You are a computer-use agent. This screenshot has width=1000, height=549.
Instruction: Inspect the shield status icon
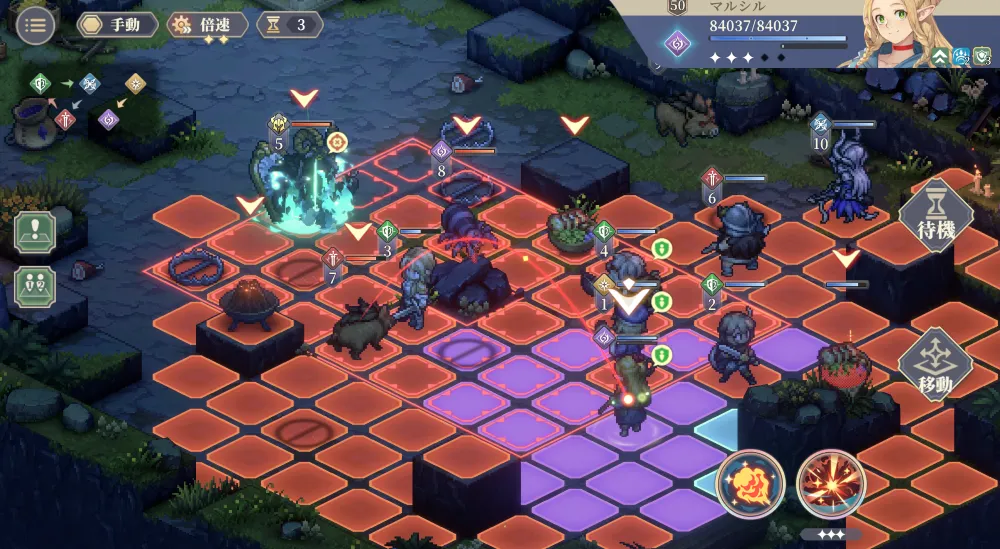[982, 57]
